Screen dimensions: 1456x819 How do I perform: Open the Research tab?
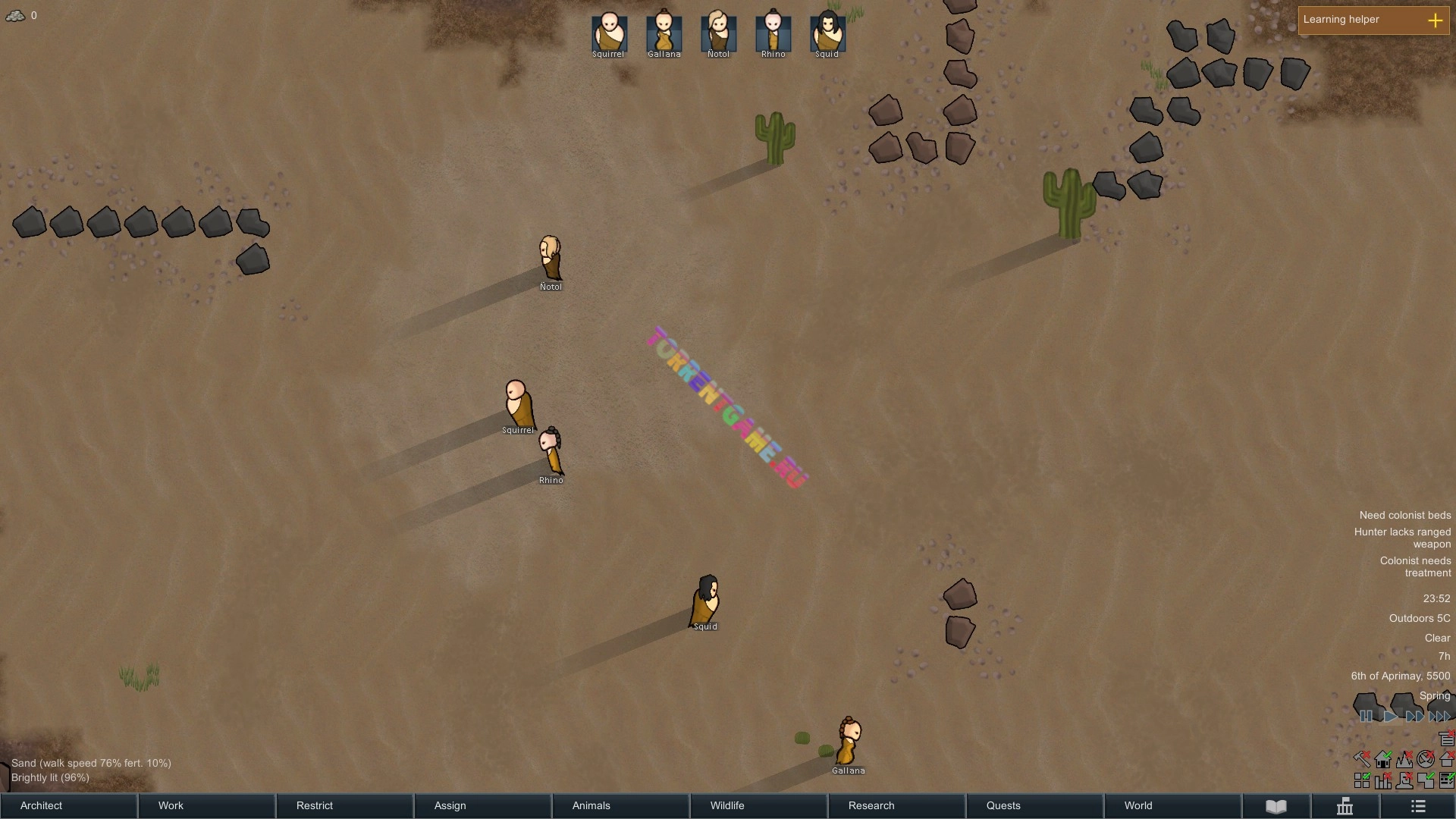[896, 805]
